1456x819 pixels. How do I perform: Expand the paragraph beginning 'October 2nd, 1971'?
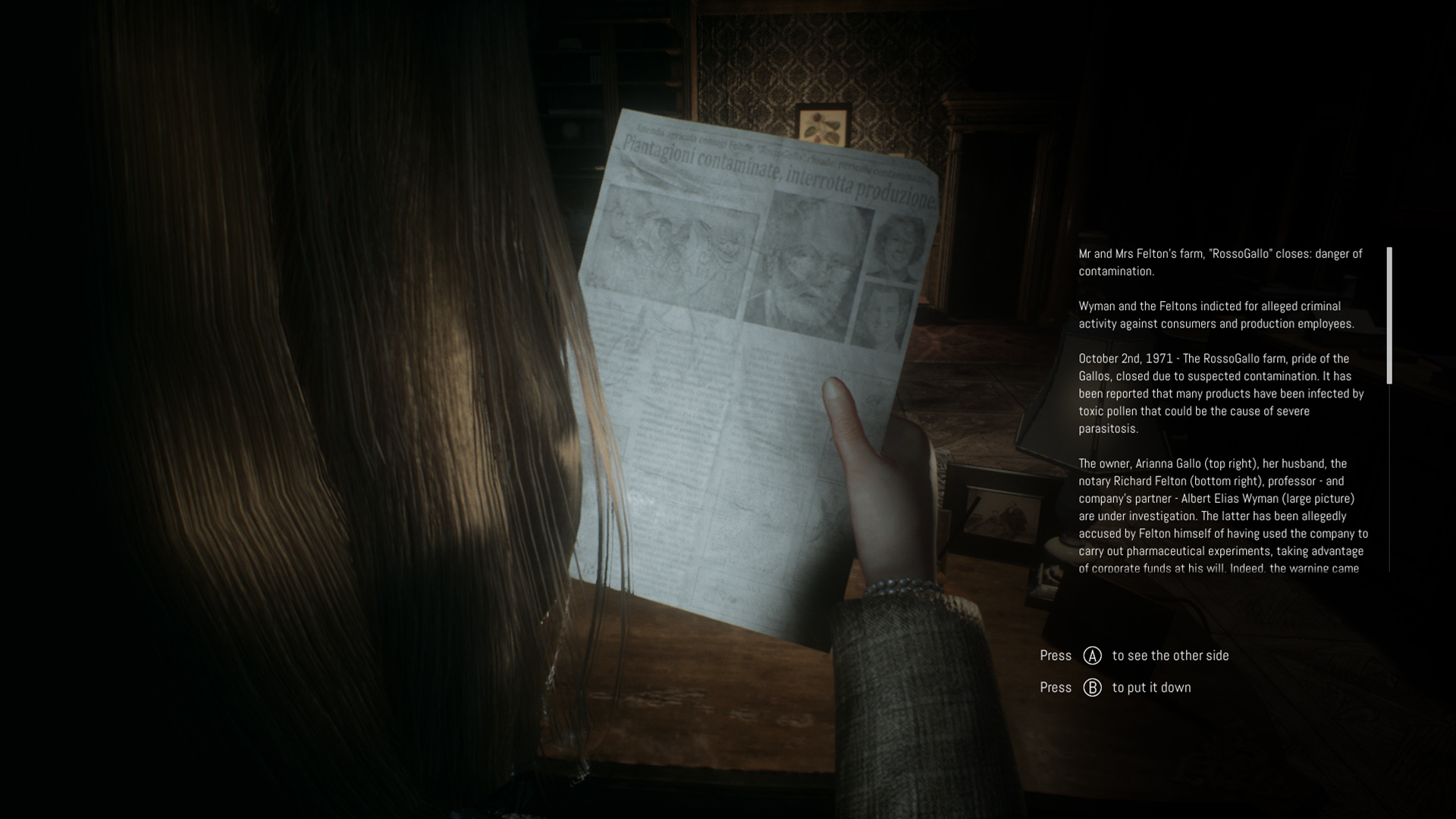click(1221, 394)
